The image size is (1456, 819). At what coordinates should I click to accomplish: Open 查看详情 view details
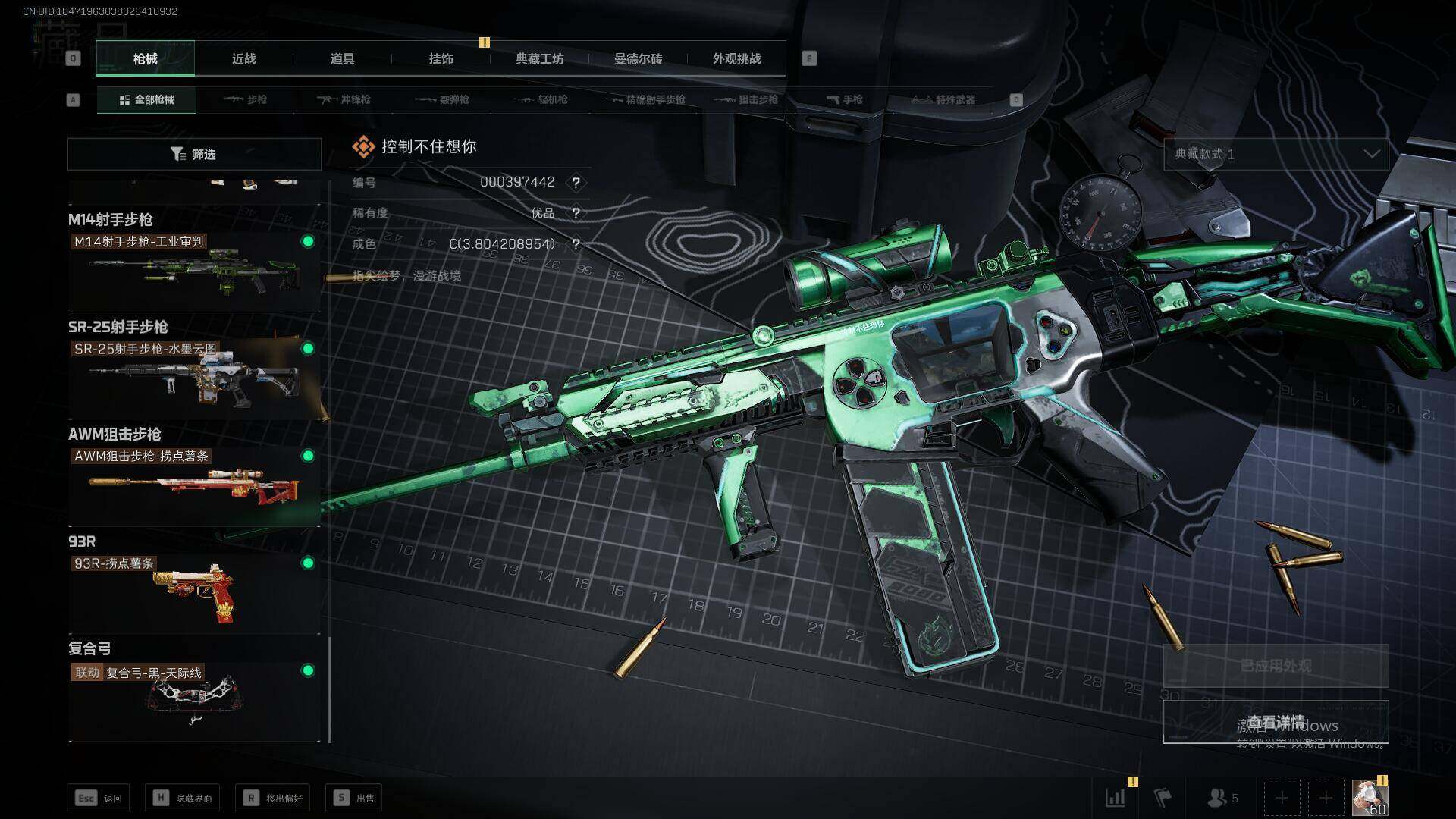(x=1276, y=722)
